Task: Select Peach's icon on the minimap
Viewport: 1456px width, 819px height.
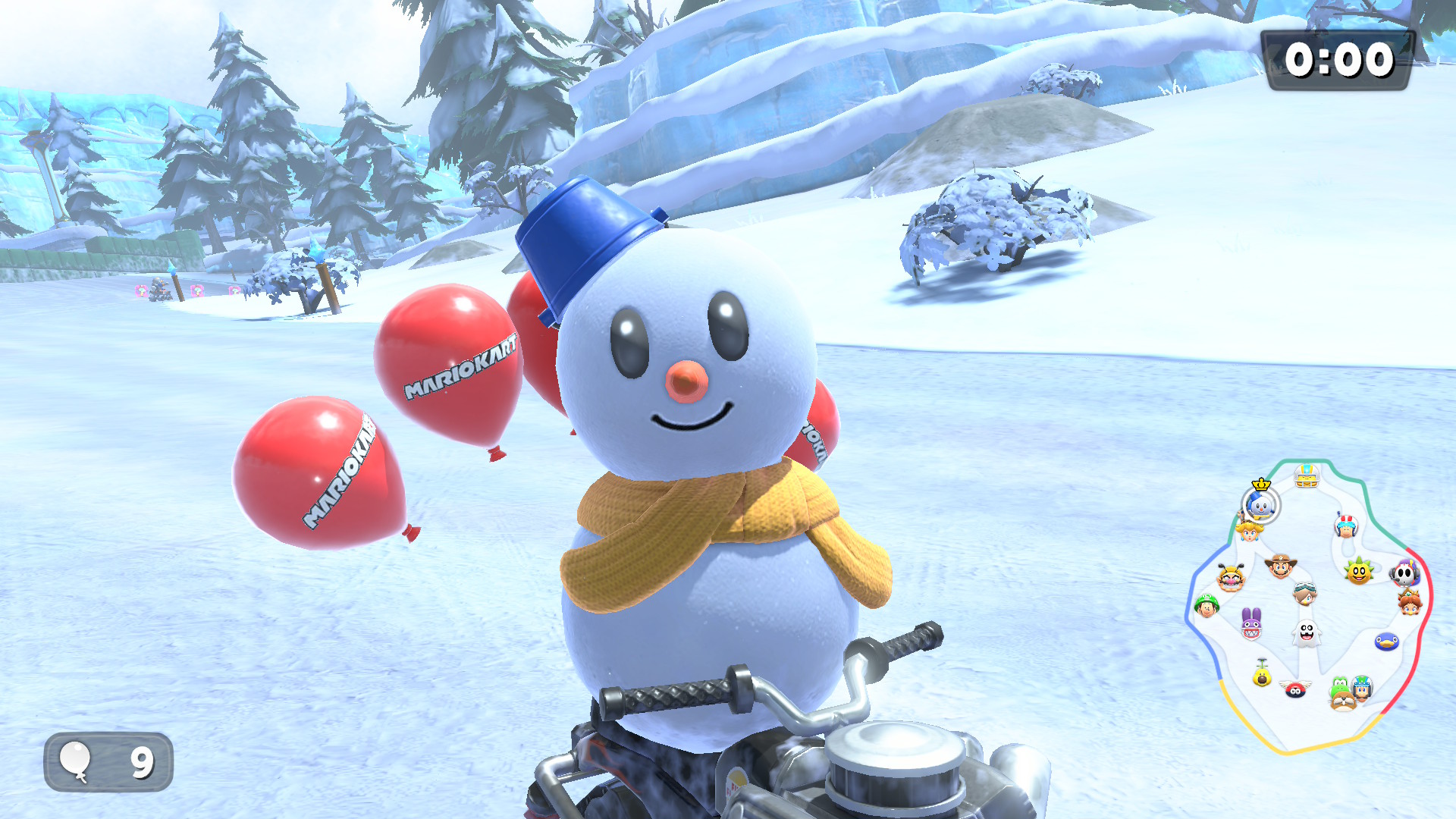Action: pyautogui.click(x=1248, y=530)
